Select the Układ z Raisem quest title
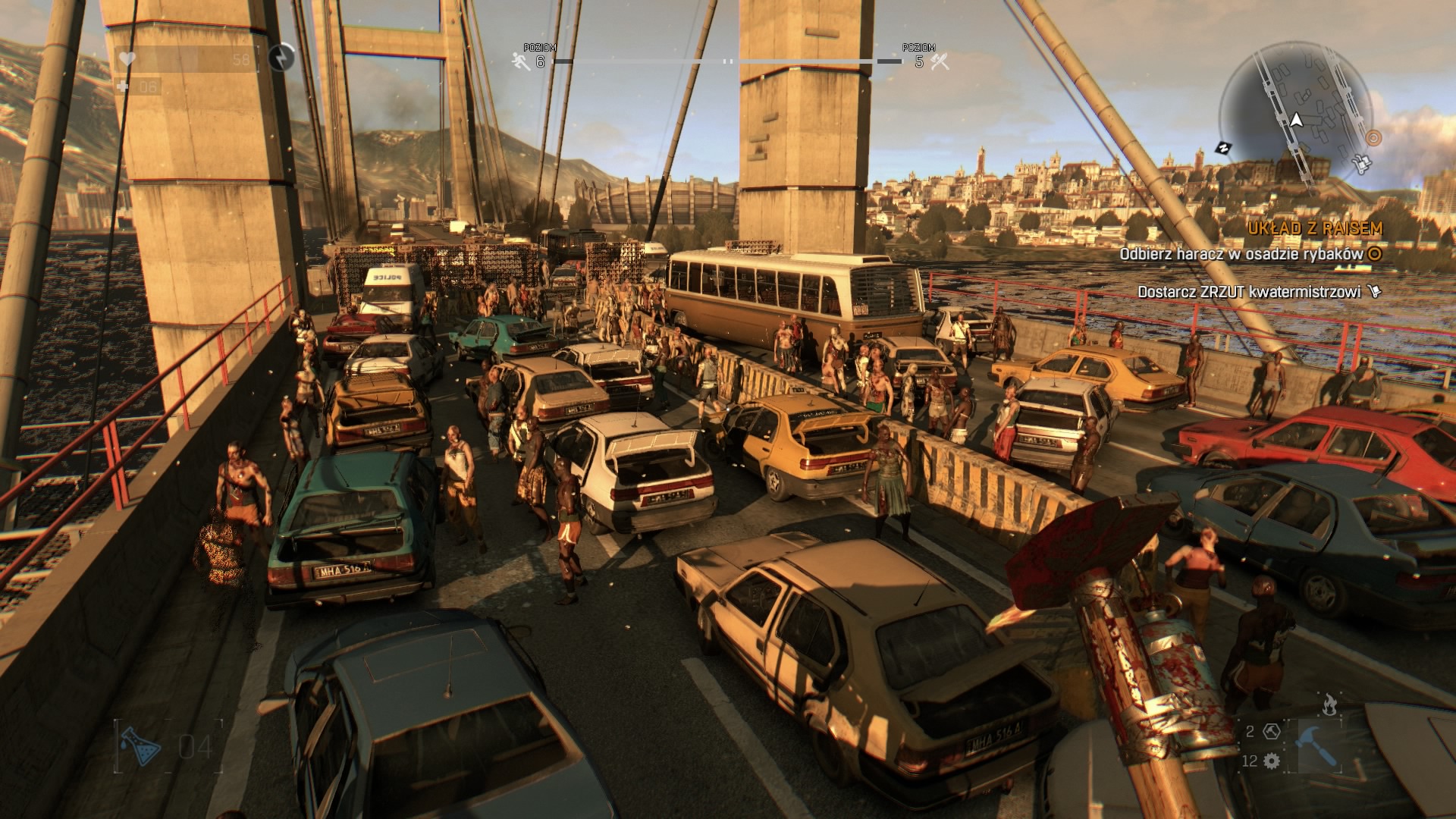The width and height of the screenshot is (1456, 819). point(1315,228)
